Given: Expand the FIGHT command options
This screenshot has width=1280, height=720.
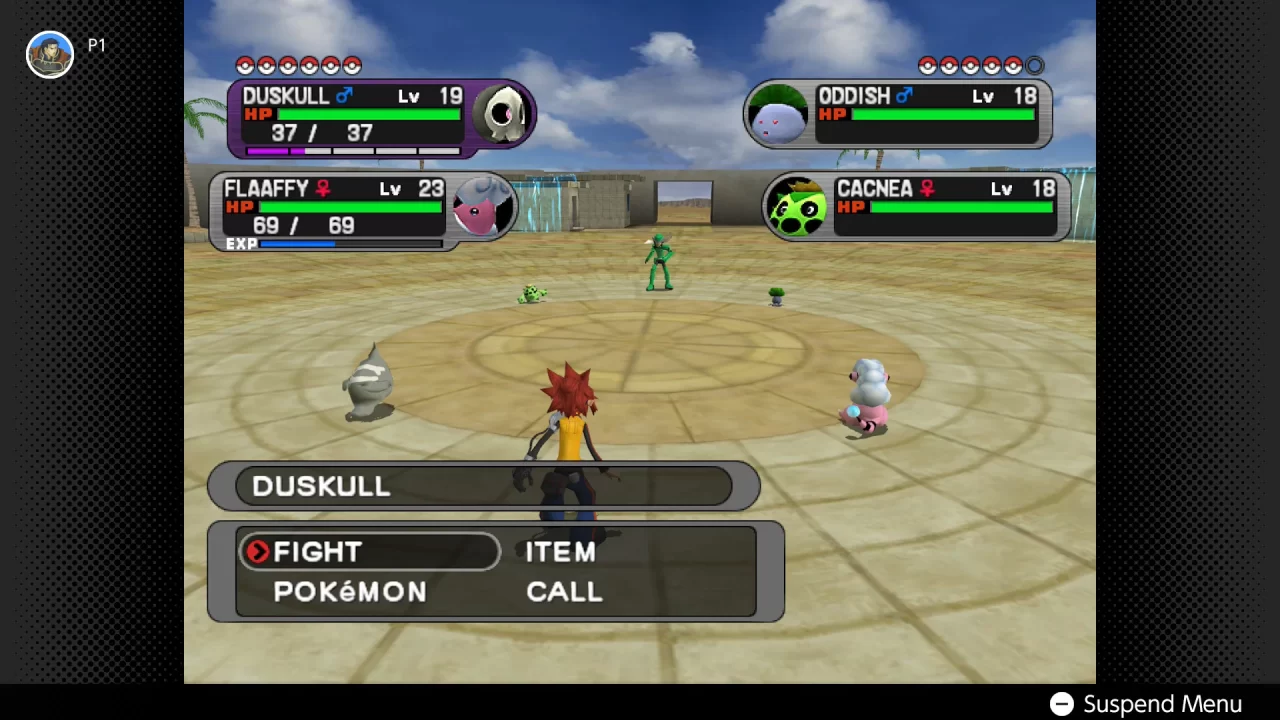Looking at the screenshot, I should pos(317,552).
